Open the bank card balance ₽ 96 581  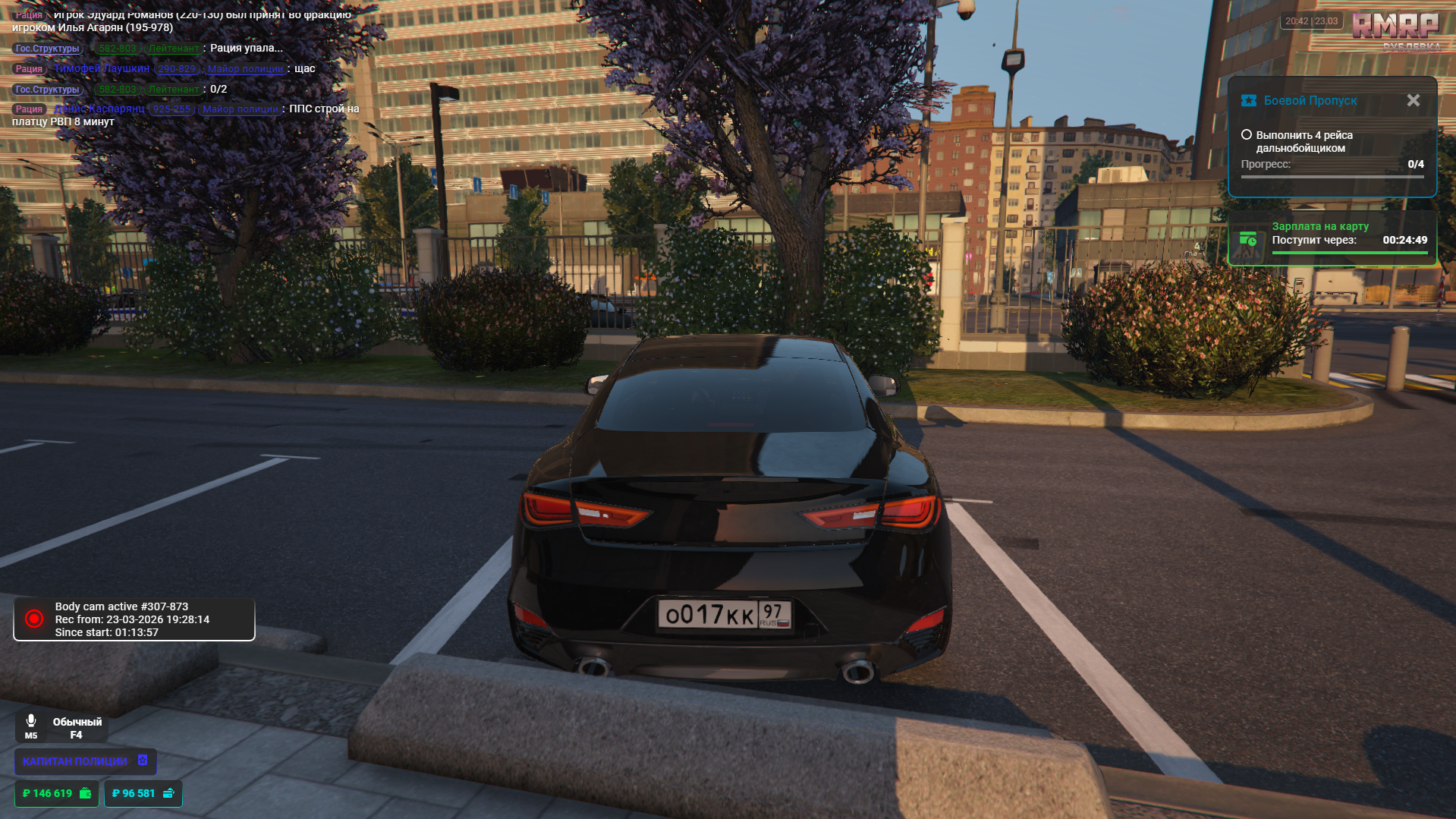pyautogui.click(x=143, y=793)
